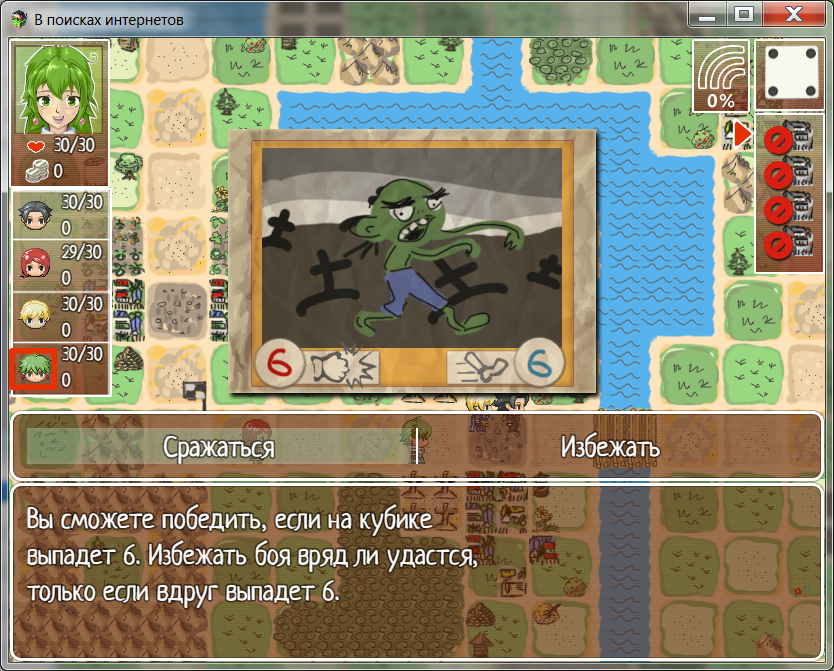Image resolution: width=834 pixels, height=671 pixels.
Task: Choose the Избежать (escape) option
Action: click(610, 447)
